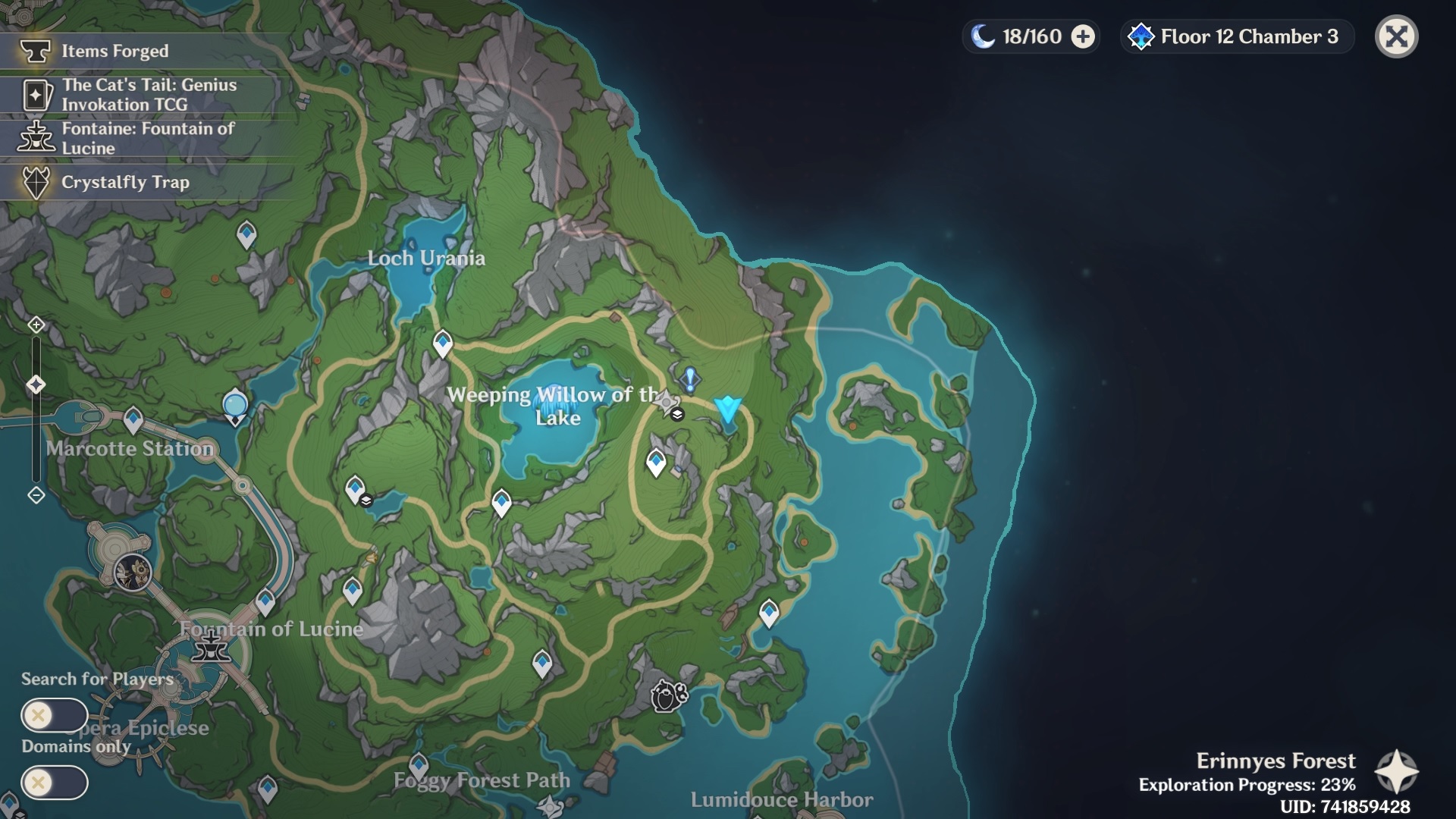Screen dimensions: 1456x819
Task: Click the Spiral Abyss icon beside Floor 12 Chamber 3
Action: point(1140,36)
